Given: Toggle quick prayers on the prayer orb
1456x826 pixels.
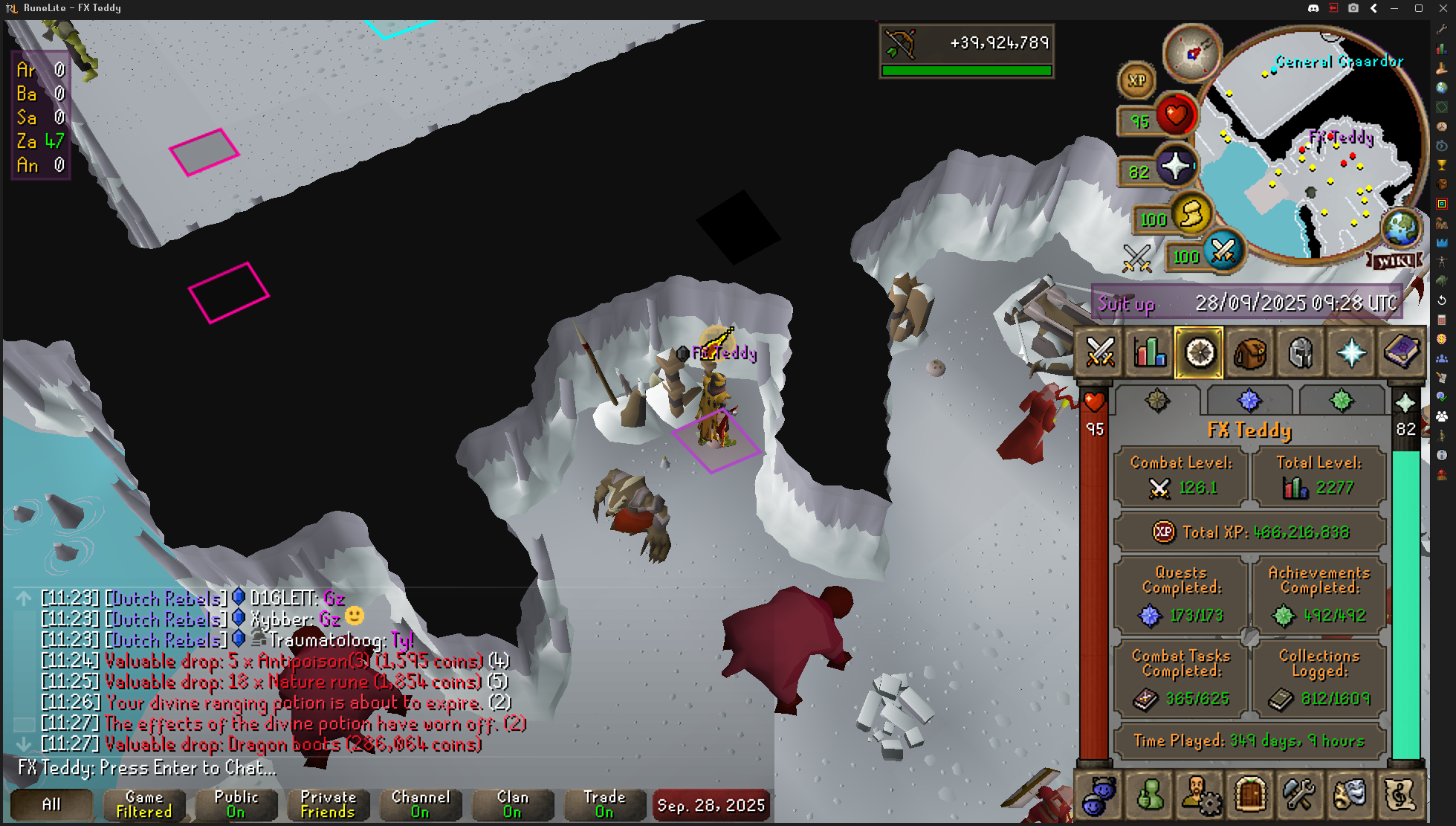Looking at the screenshot, I should pyautogui.click(x=1175, y=167).
